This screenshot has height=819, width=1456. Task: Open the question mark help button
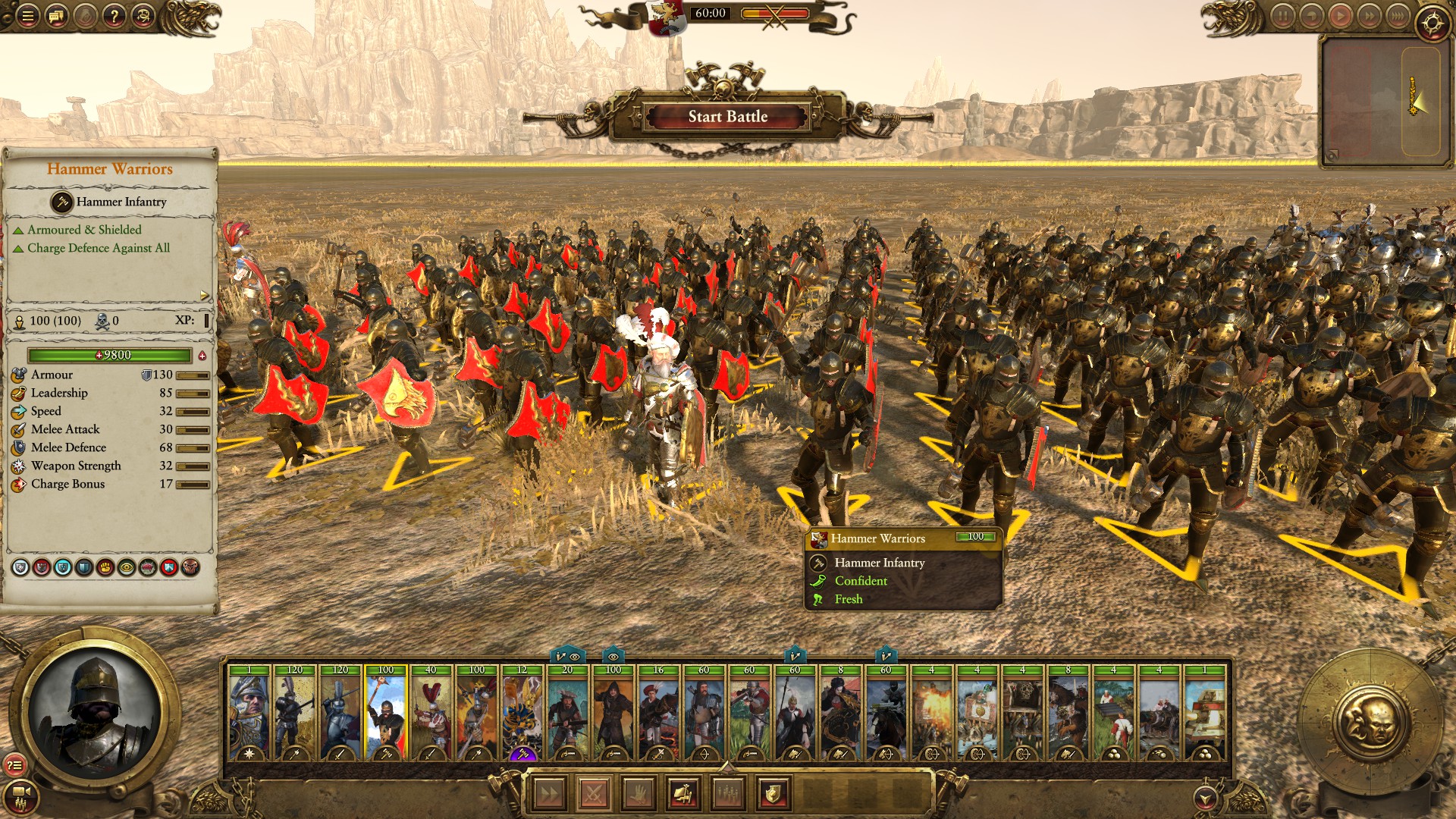114,16
